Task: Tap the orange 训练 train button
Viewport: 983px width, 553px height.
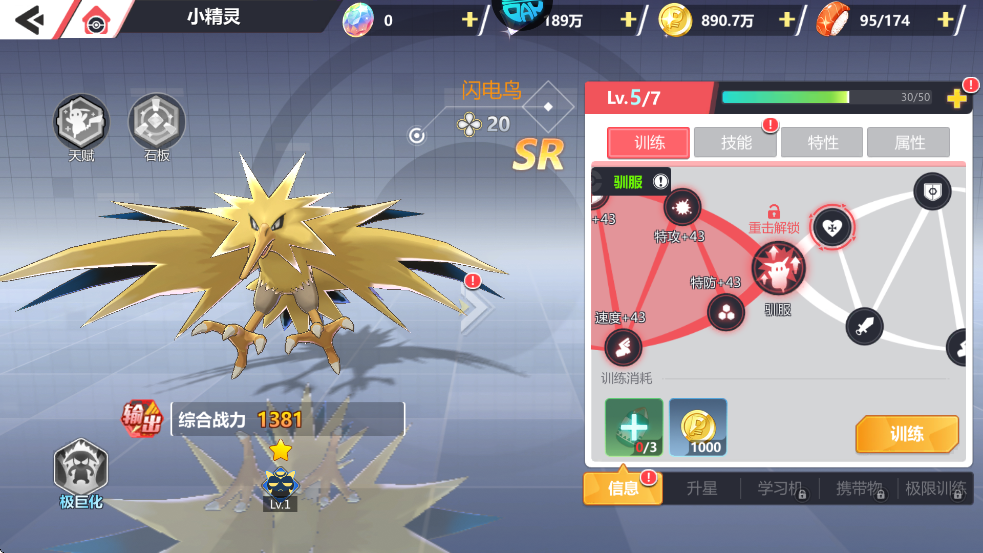Action: pyautogui.click(x=906, y=434)
